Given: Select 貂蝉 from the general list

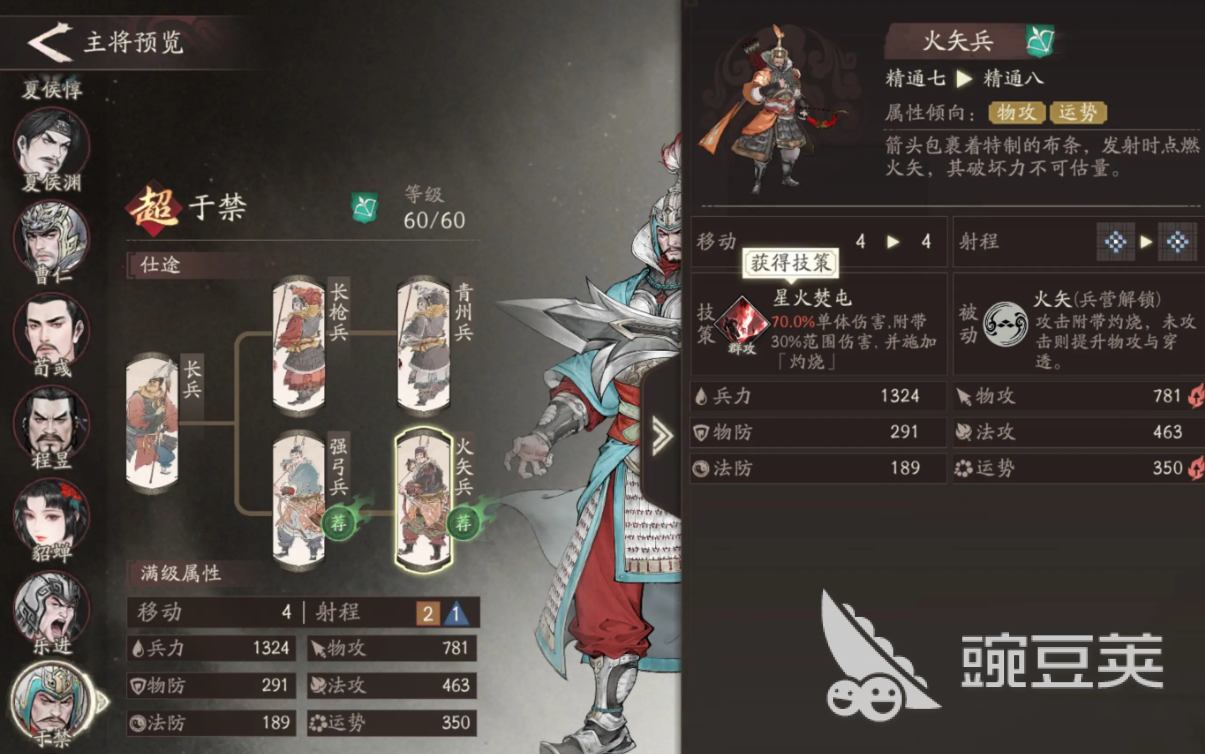Looking at the screenshot, I should click(x=51, y=512).
